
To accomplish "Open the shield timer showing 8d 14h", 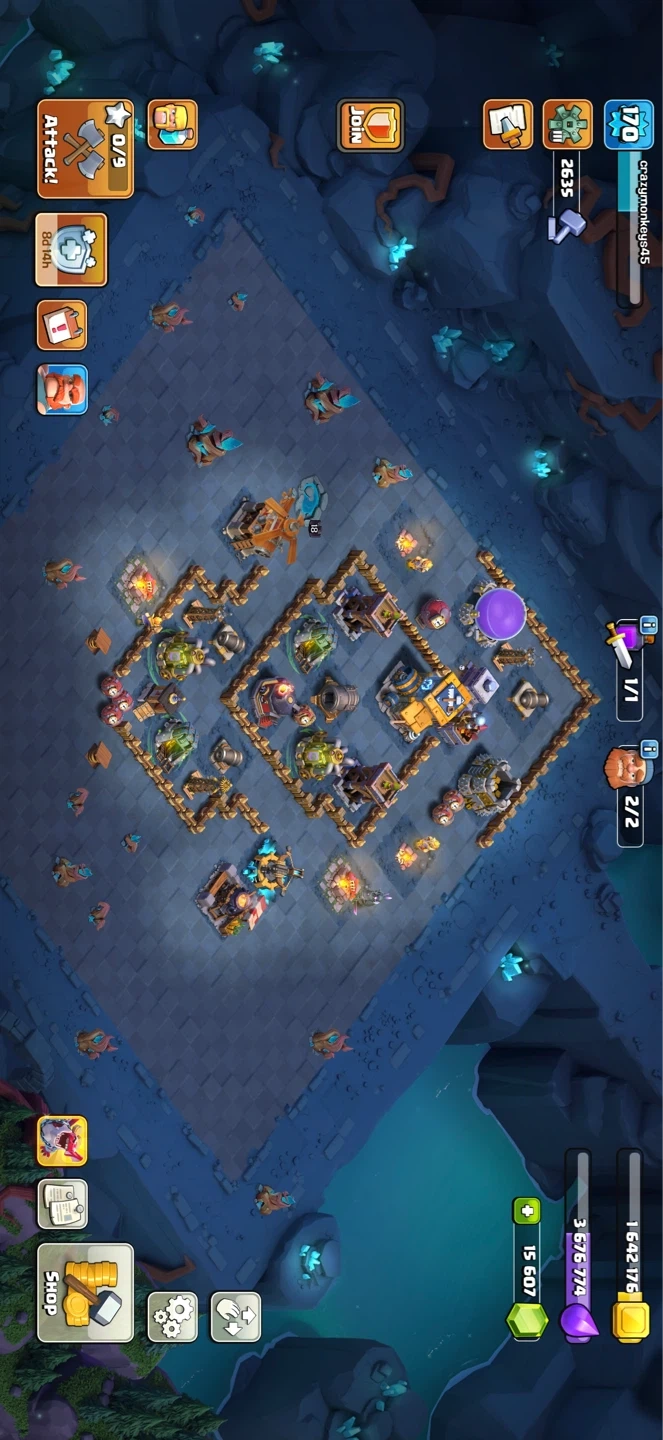I will 71,250.
